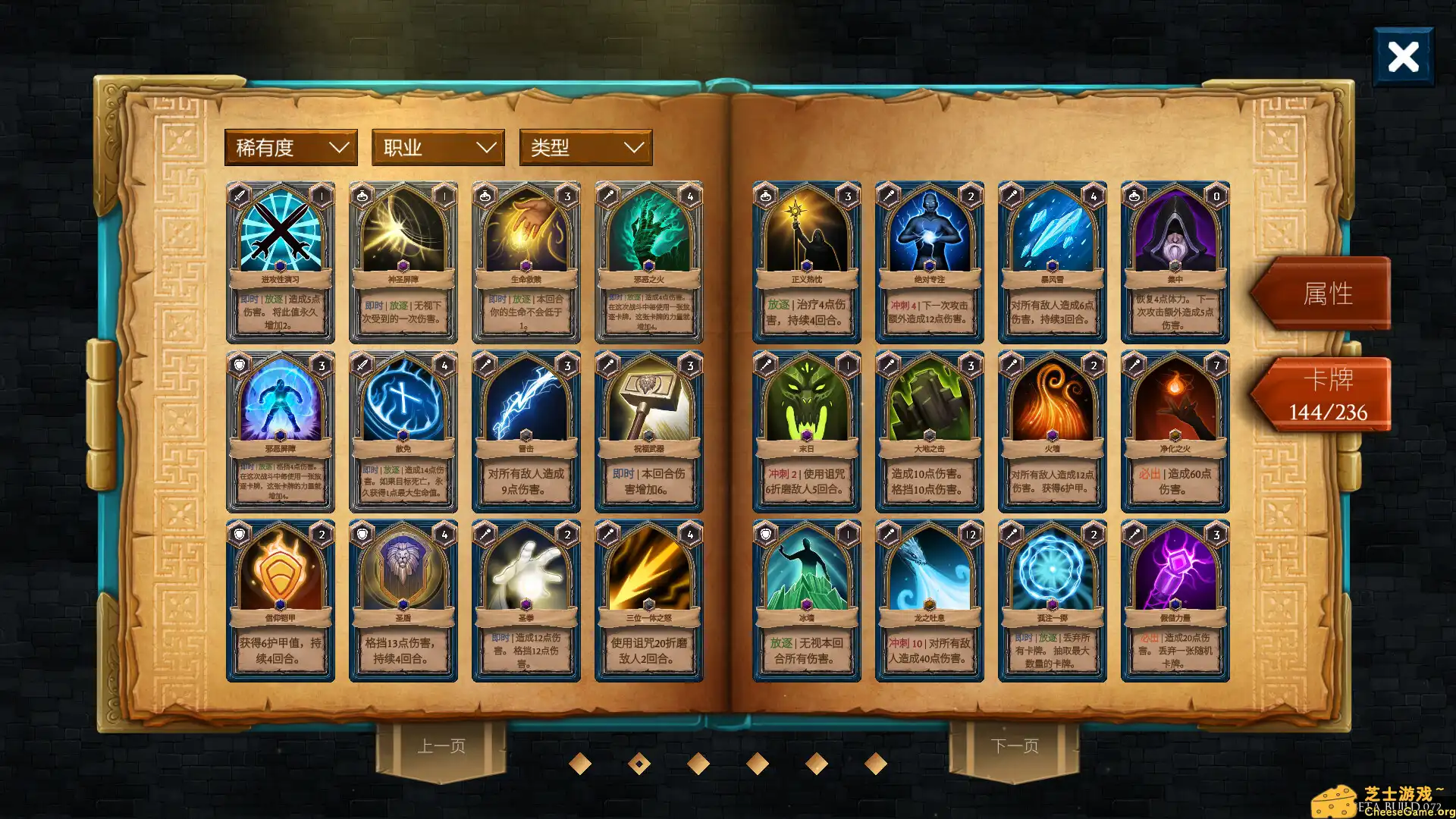
Task: Expand the 职业 class filter dropdown
Action: click(438, 147)
